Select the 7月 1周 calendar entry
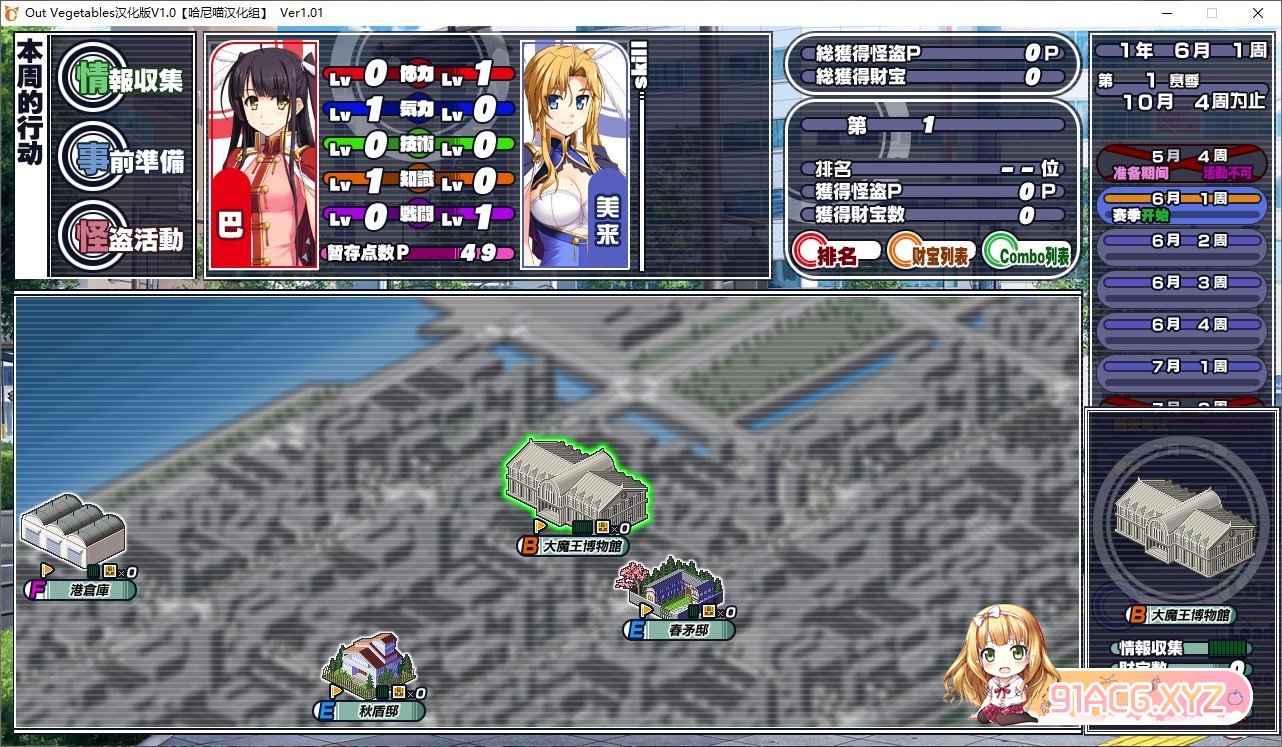The height and width of the screenshot is (747, 1282). [1181, 367]
